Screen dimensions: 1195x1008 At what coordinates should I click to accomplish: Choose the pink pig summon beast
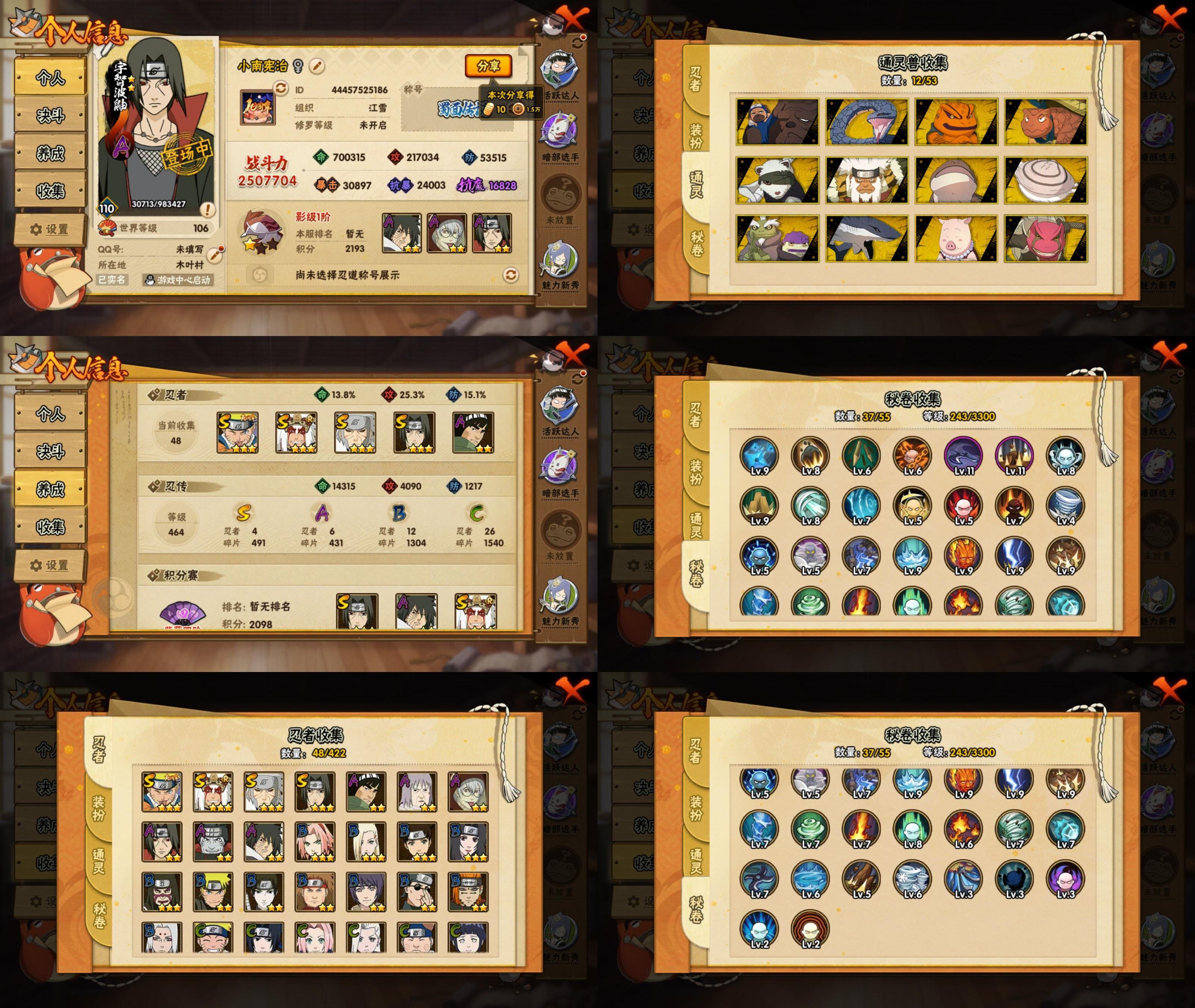tap(956, 239)
